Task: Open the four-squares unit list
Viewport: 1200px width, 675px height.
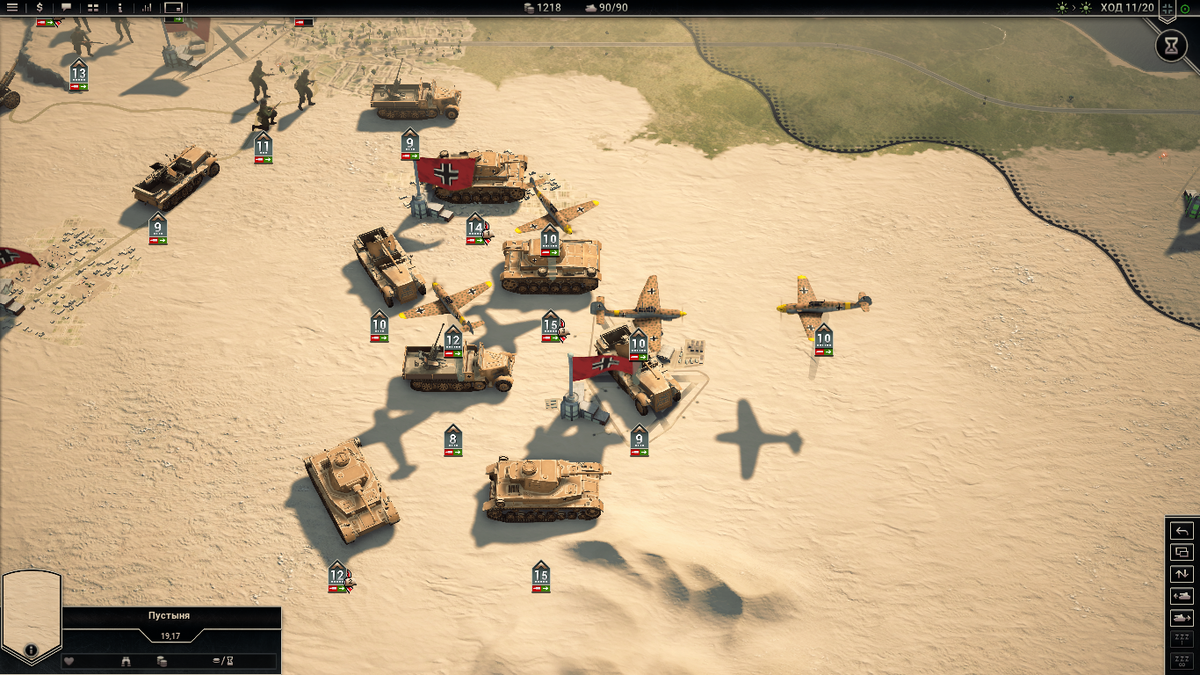Action: pos(93,7)
